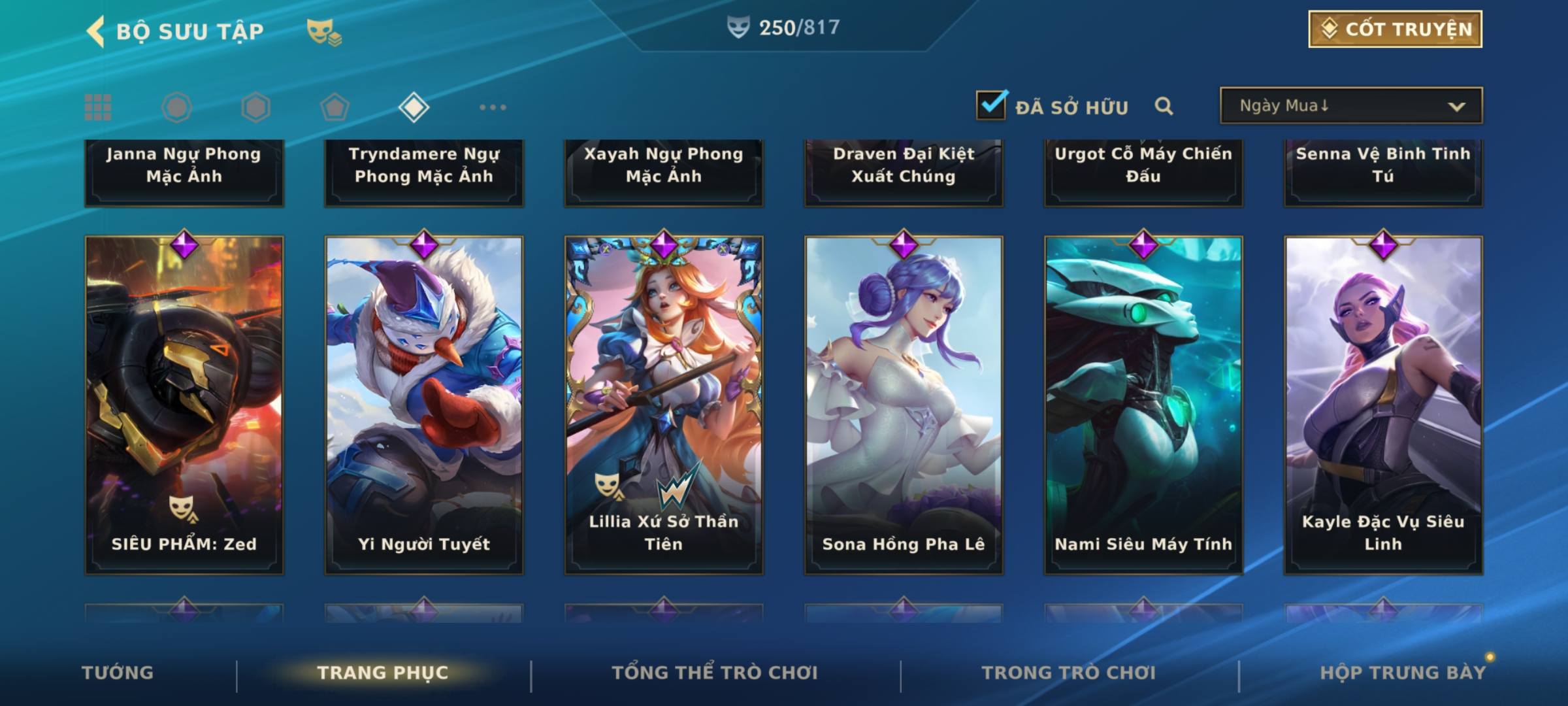Screen dimensions: 1568x706
Task: Click the golden masks icon beside title
Action: [323, 31]
